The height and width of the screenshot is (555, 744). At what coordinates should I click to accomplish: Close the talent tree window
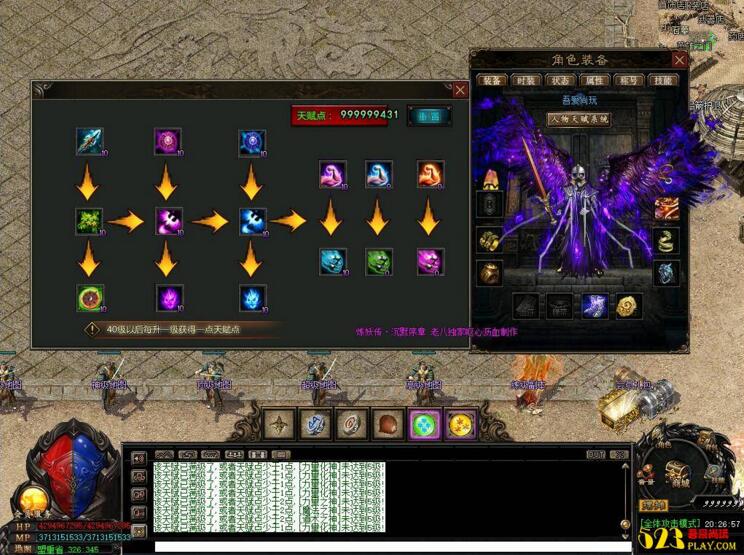coord(460,90)
